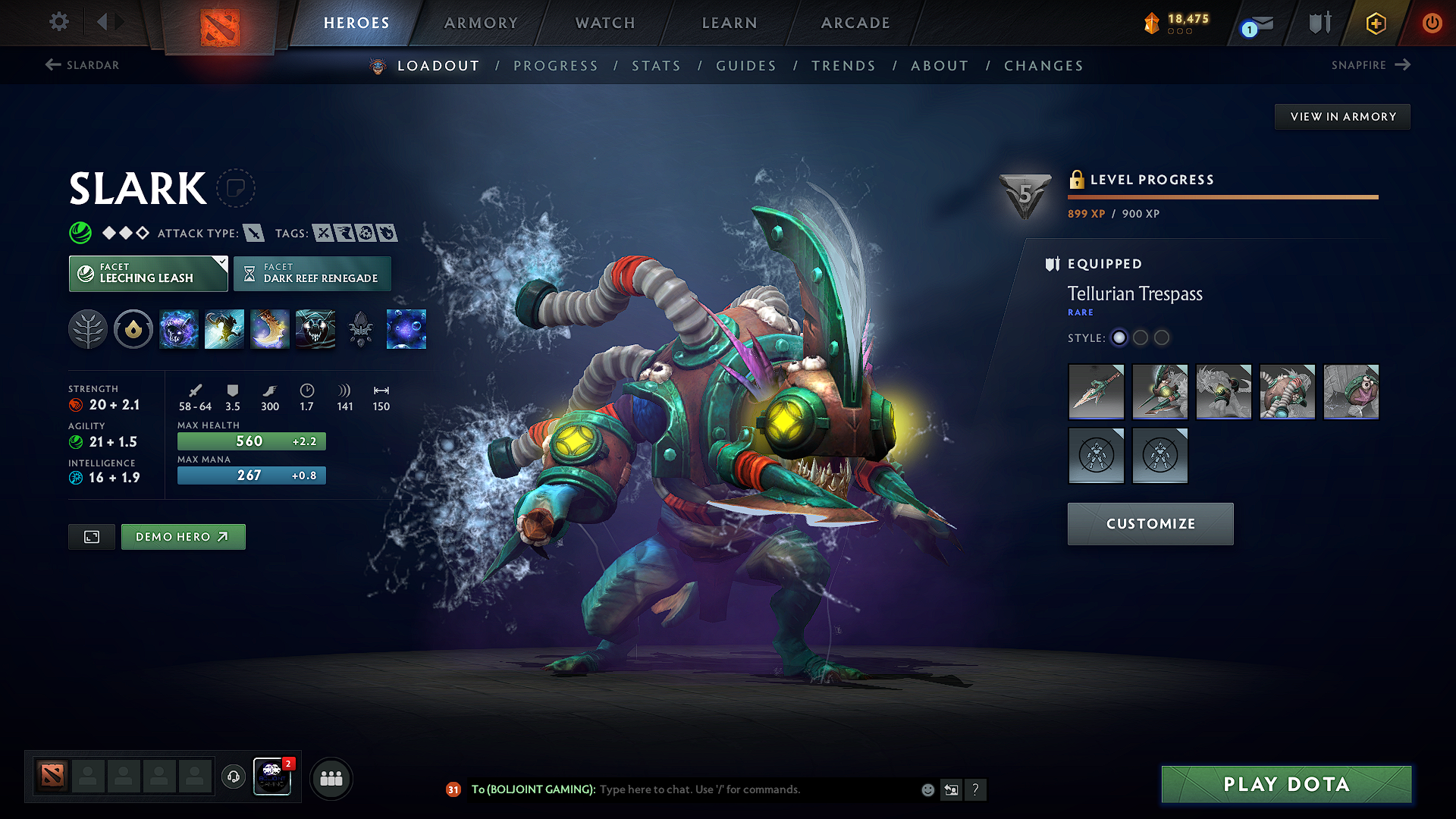Open the Armory tab
The height and width of the screenshot is (819, 1456).
coord(481,23)
